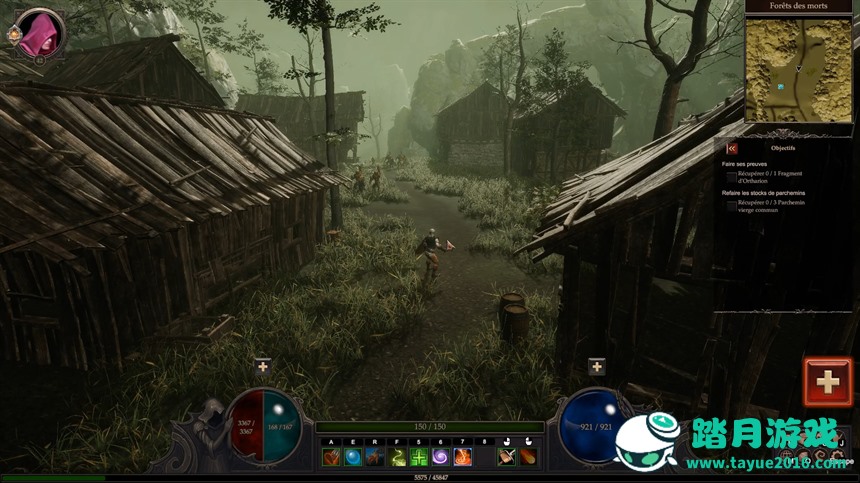Use the skill bound to key R
This screenshot has height=483, width=860.
click(375, 457)
